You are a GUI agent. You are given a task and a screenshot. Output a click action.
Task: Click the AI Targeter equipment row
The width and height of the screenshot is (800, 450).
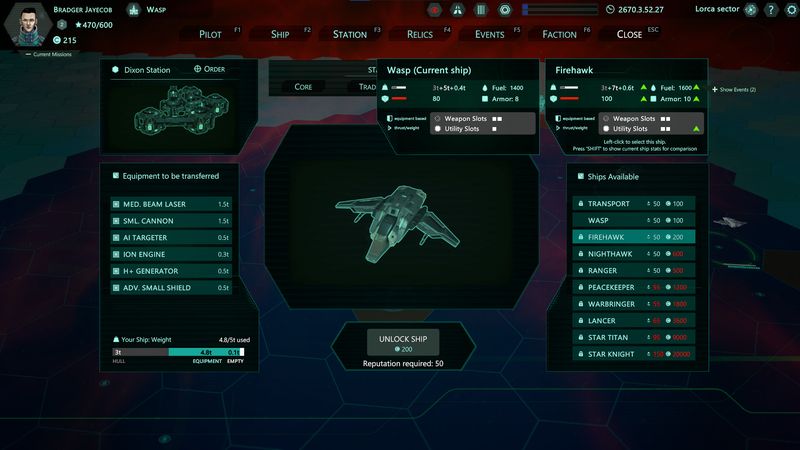pyautogui.click(x=172, y=237)
